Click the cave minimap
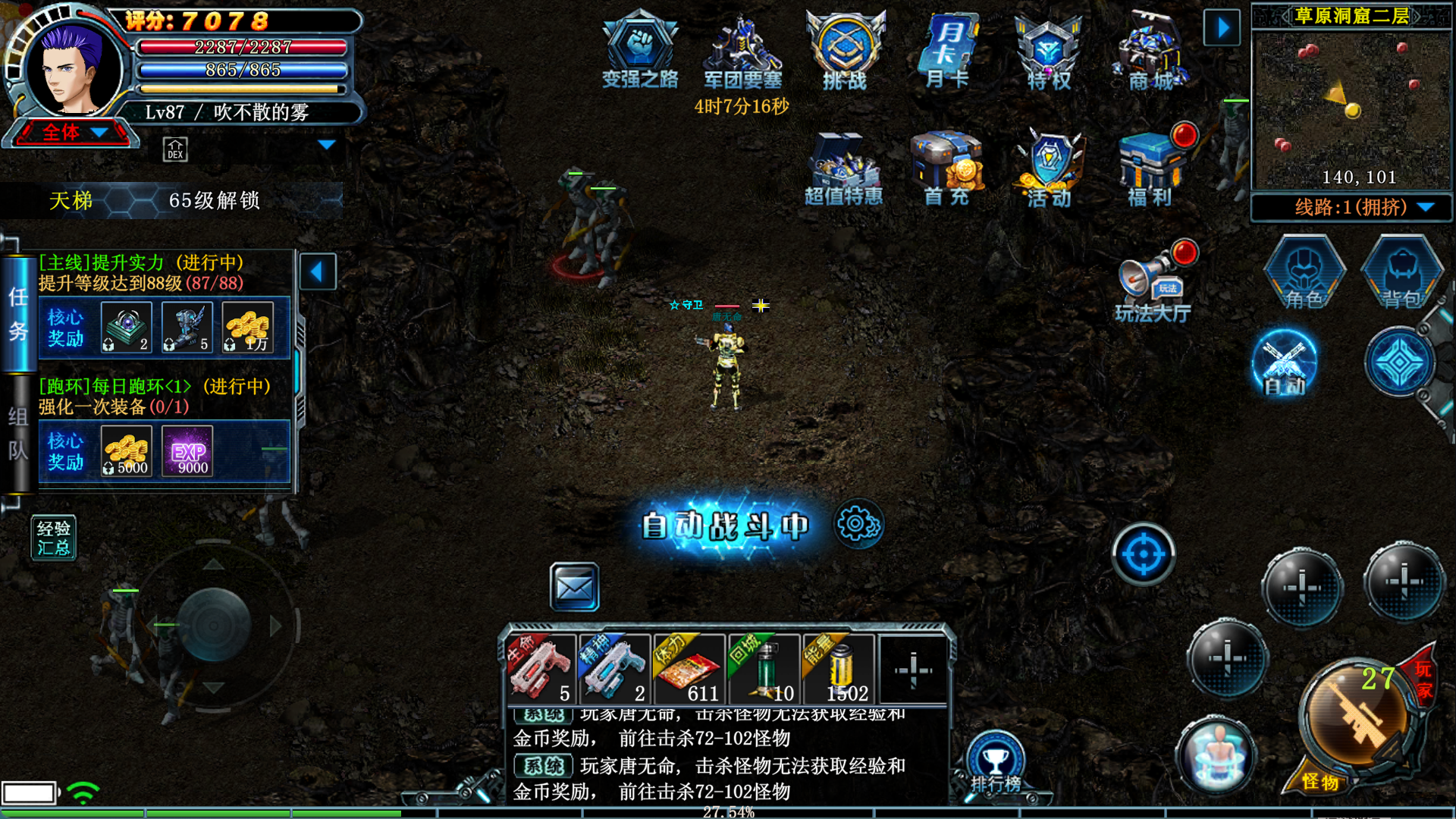This screenshot has height=819, width=1456. pyautogui.click(x=1351, y=106)
